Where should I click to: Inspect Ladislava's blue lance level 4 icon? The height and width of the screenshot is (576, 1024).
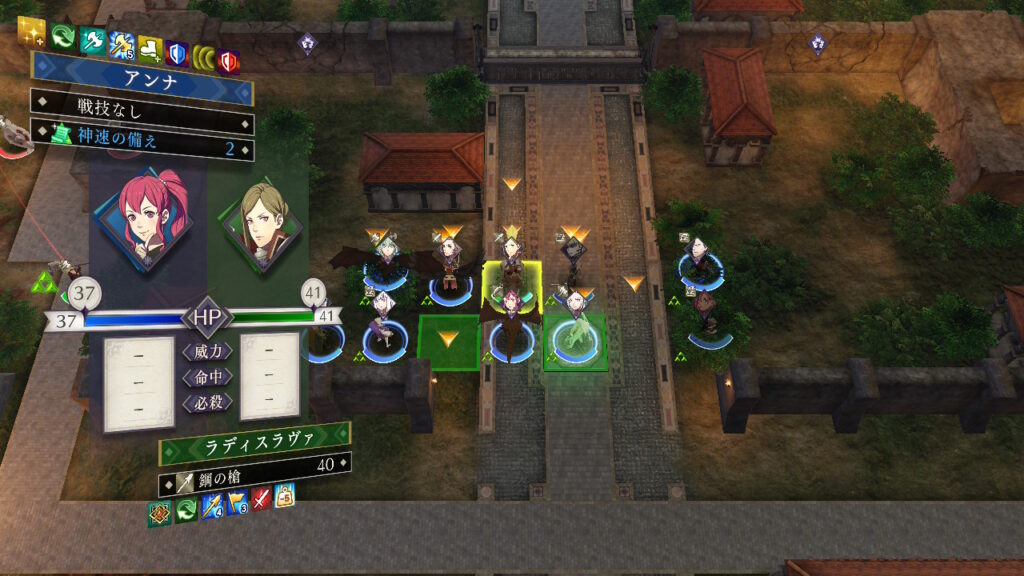coord(212,505)
